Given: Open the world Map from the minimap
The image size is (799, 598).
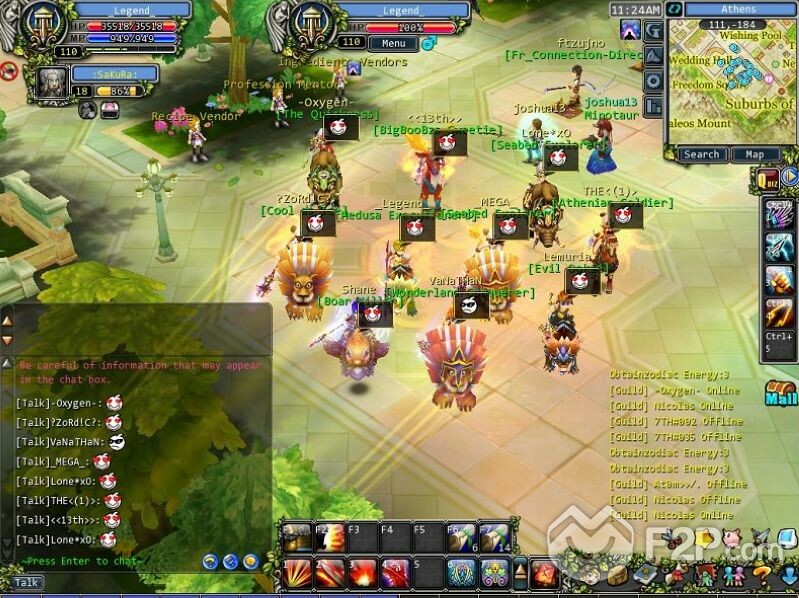Looking at the screenshot, I should [x=754, y=154].
